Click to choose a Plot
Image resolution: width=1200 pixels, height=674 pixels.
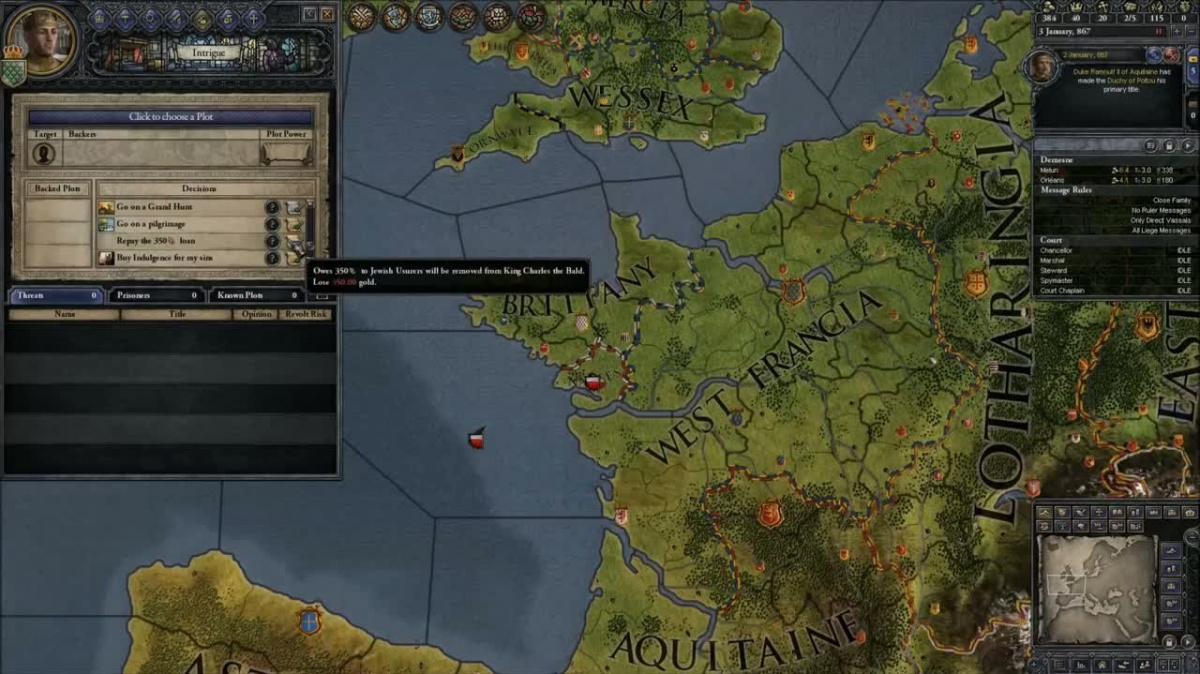point(170,116)
